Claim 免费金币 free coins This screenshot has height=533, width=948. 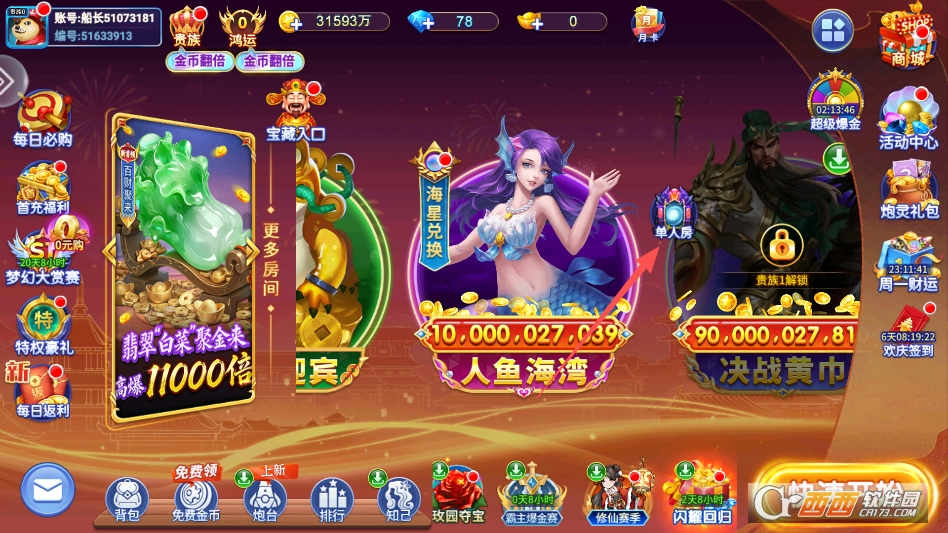[195, 498]
